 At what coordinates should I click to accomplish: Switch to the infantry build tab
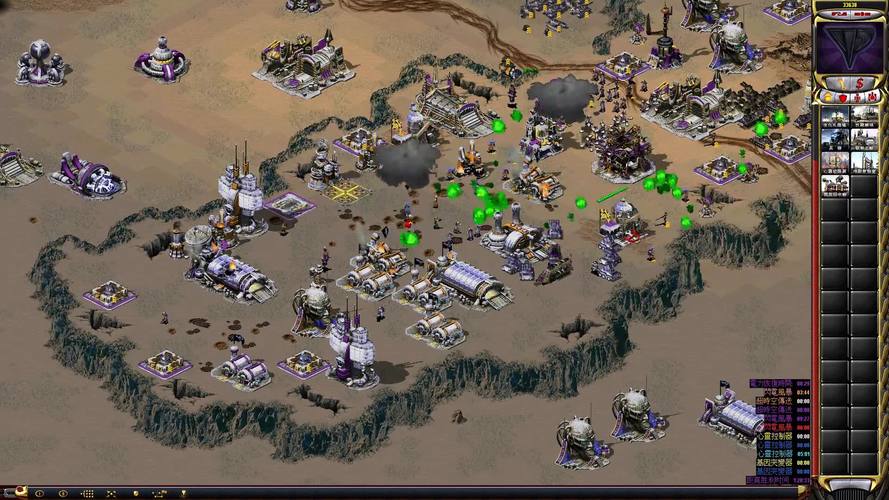856,97
